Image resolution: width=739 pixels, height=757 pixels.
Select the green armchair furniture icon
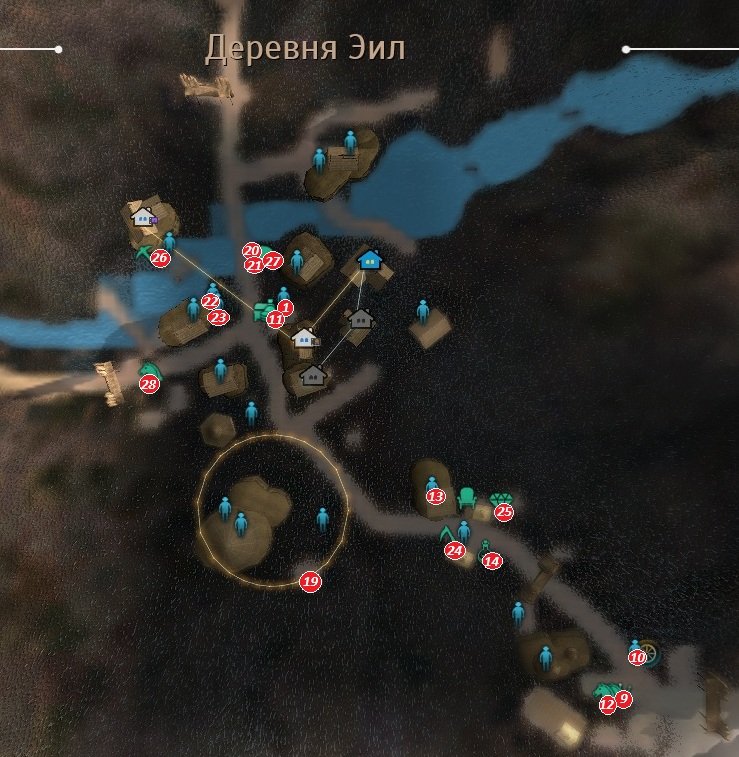click(x=467, y=497)
